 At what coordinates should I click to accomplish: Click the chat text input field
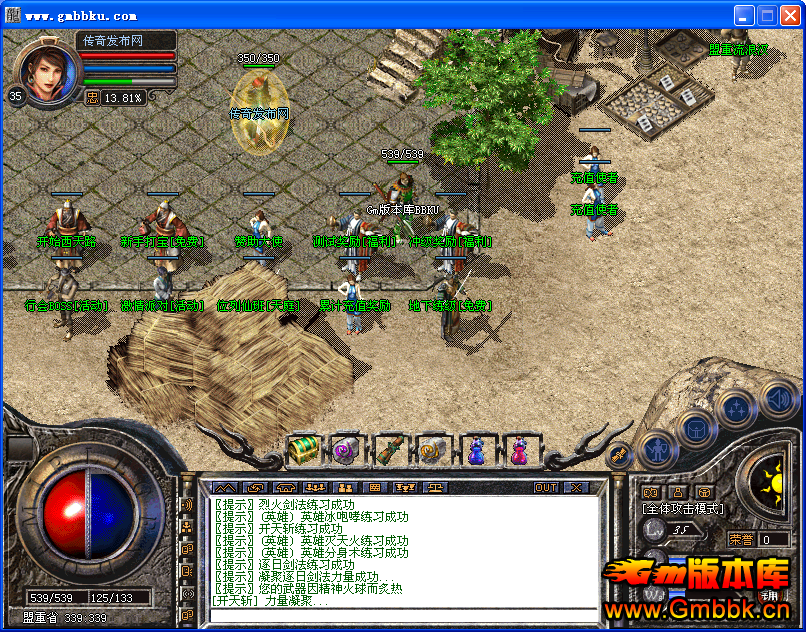pos(400,614)
